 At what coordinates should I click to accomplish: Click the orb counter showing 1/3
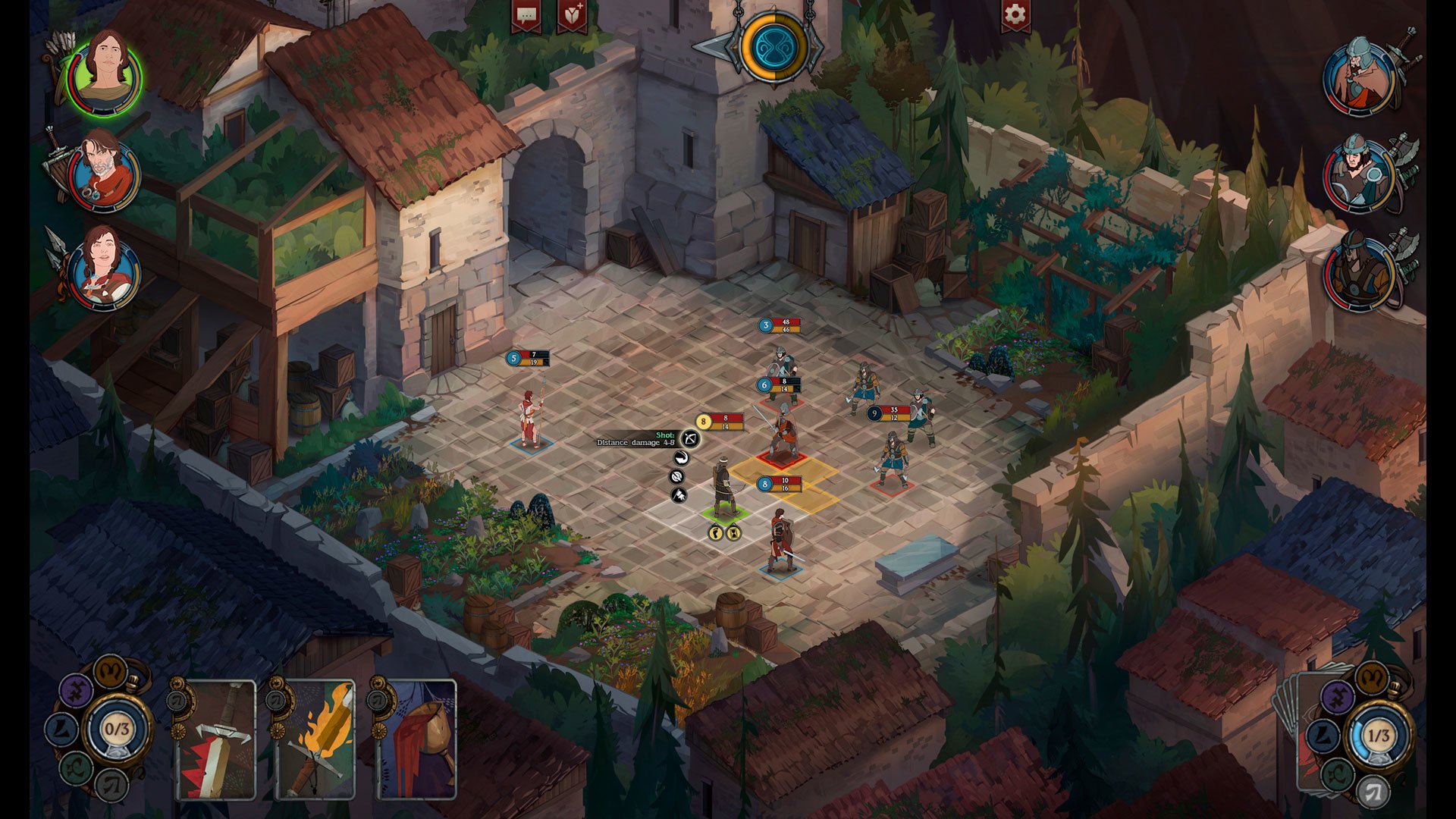[1379, 734]
